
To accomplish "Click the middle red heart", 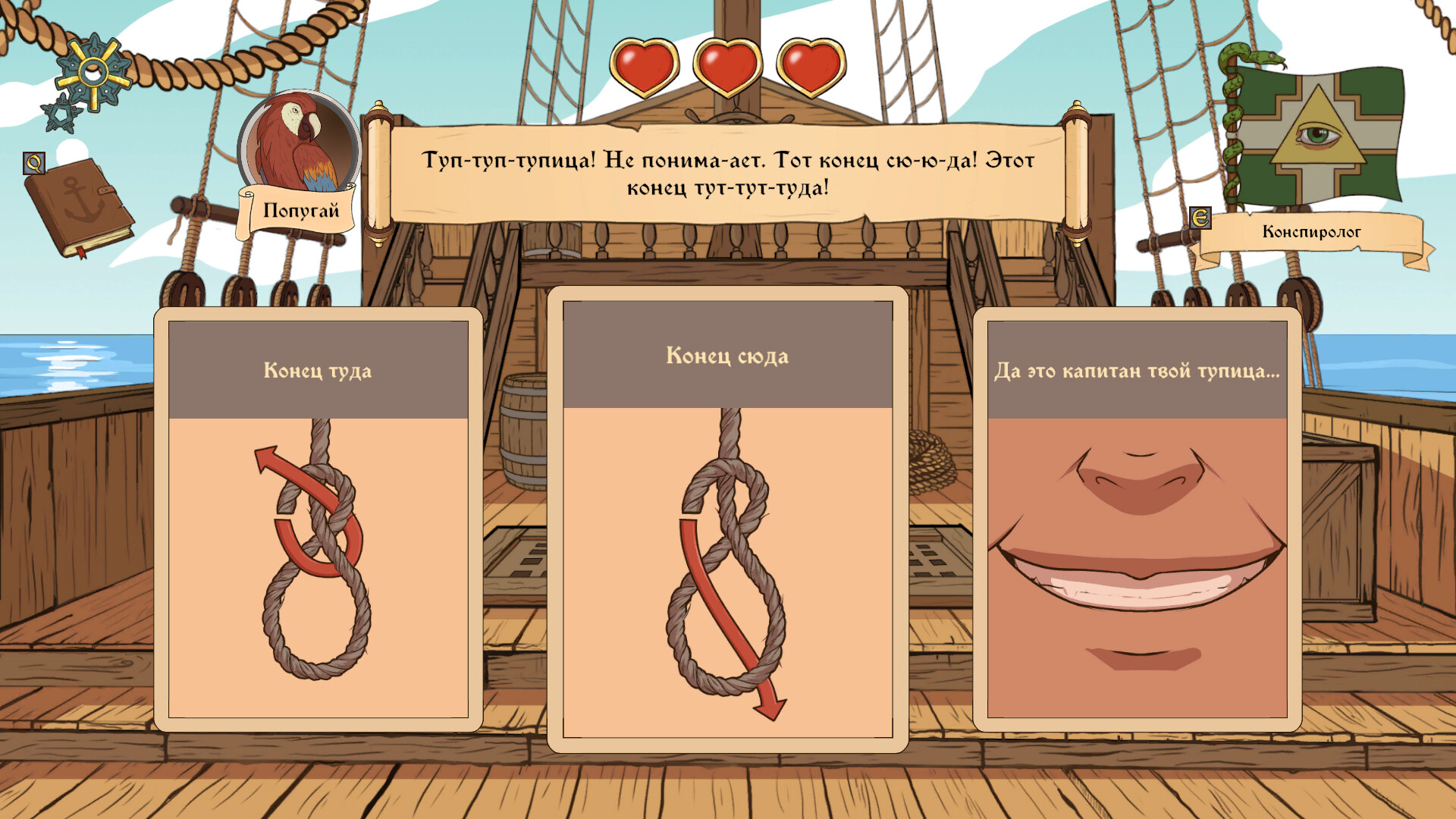I will tap(726, 67).
